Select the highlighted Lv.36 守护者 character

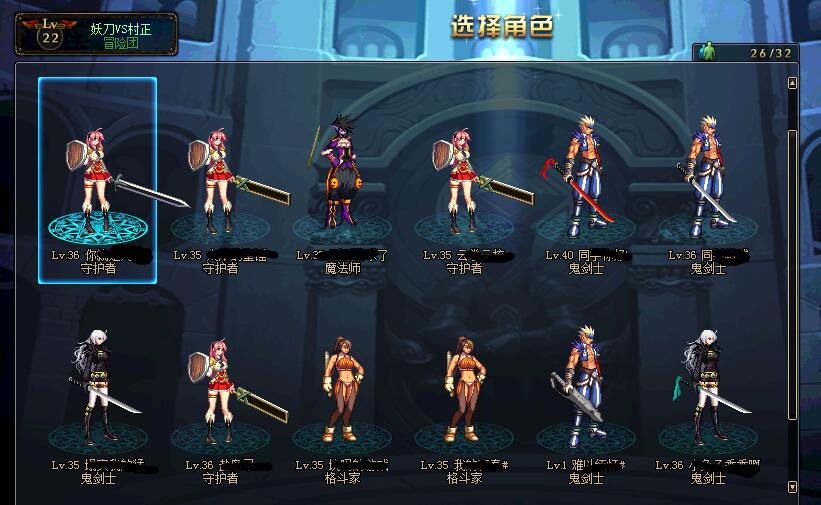click(97, 180)
